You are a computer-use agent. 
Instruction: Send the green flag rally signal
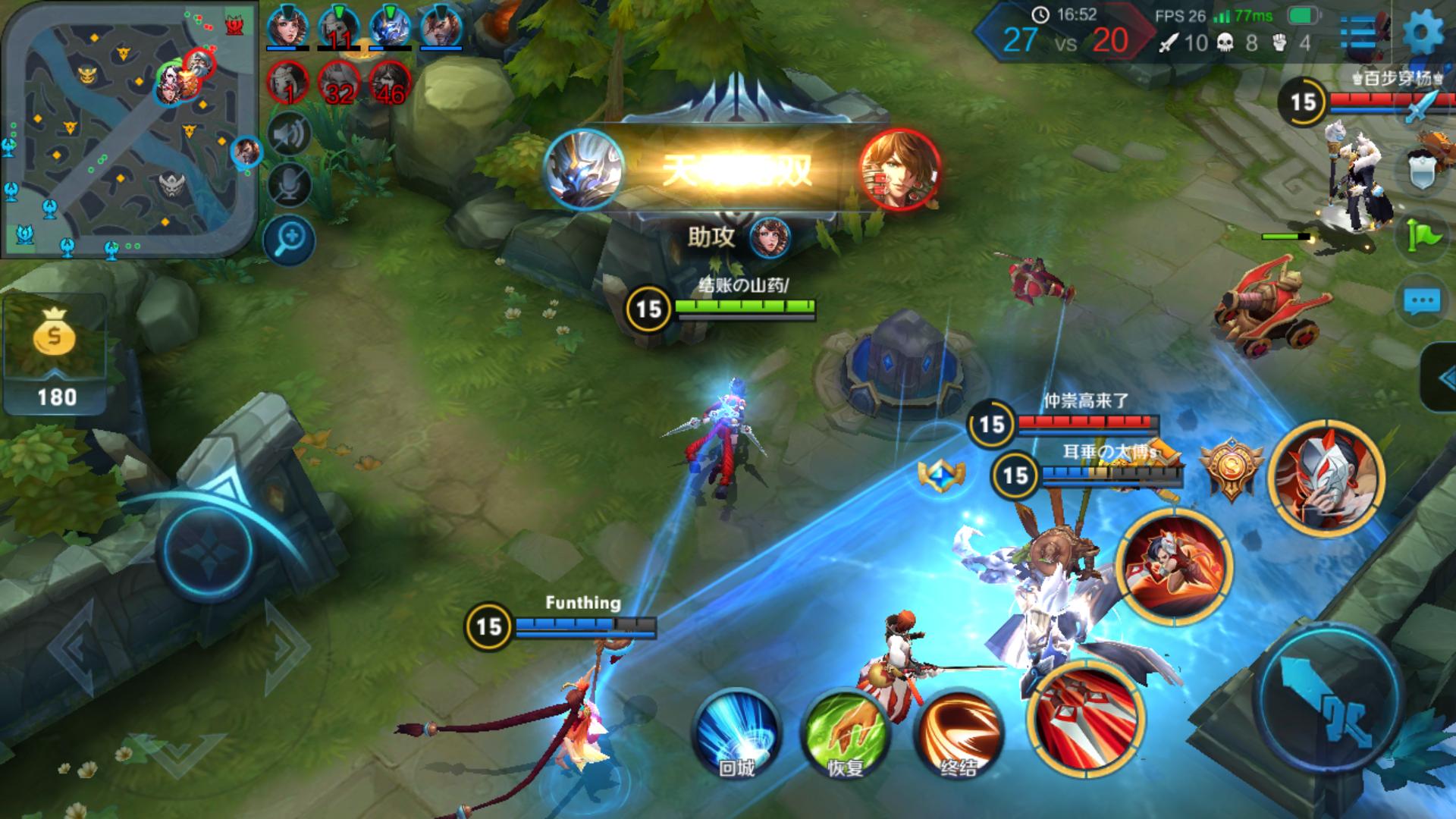click(x=1421, y=234)
